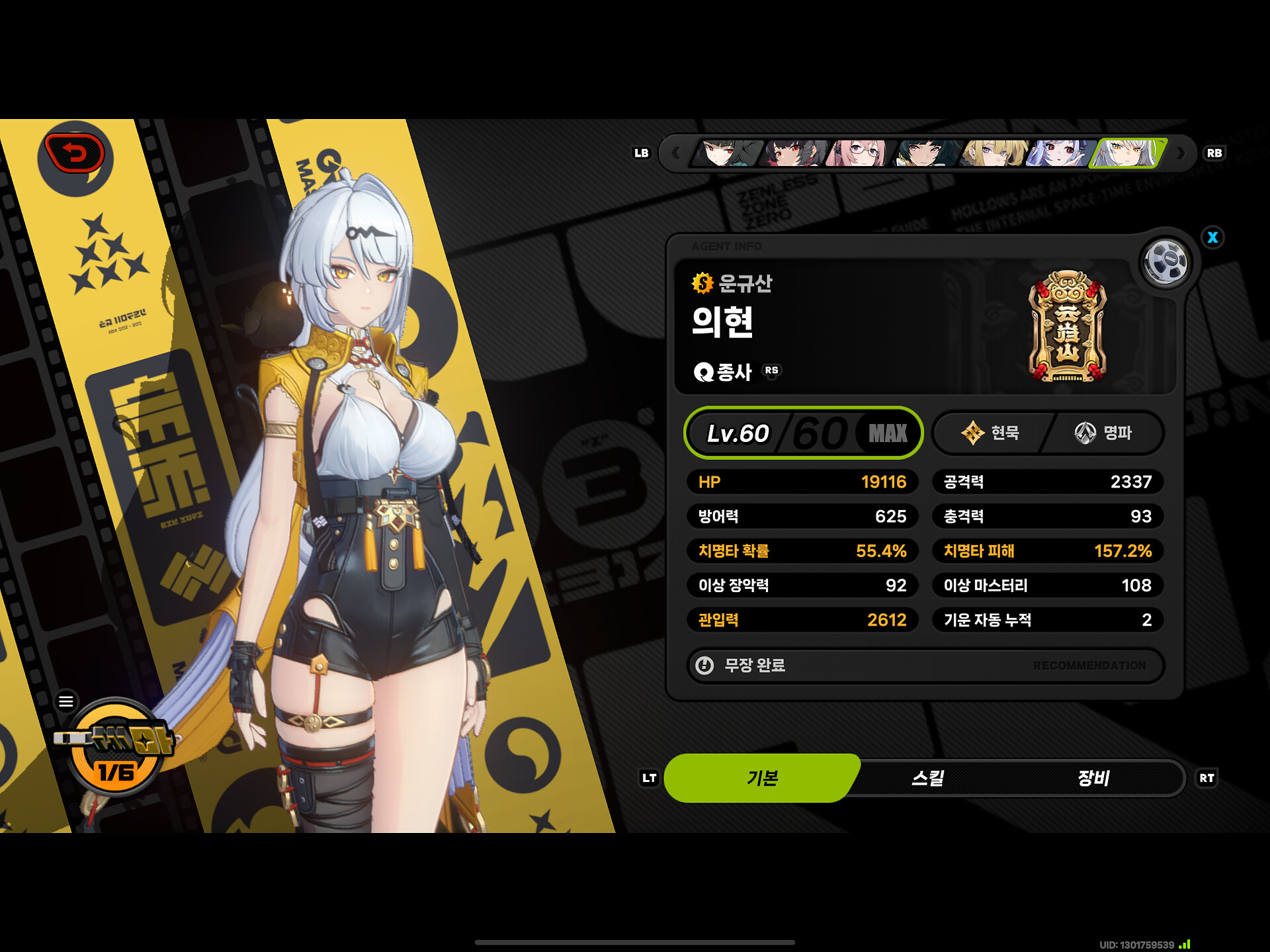Show the 현묵 attribute details
The width and height of the screenshot is (1270, 952).
click(990, 433)
